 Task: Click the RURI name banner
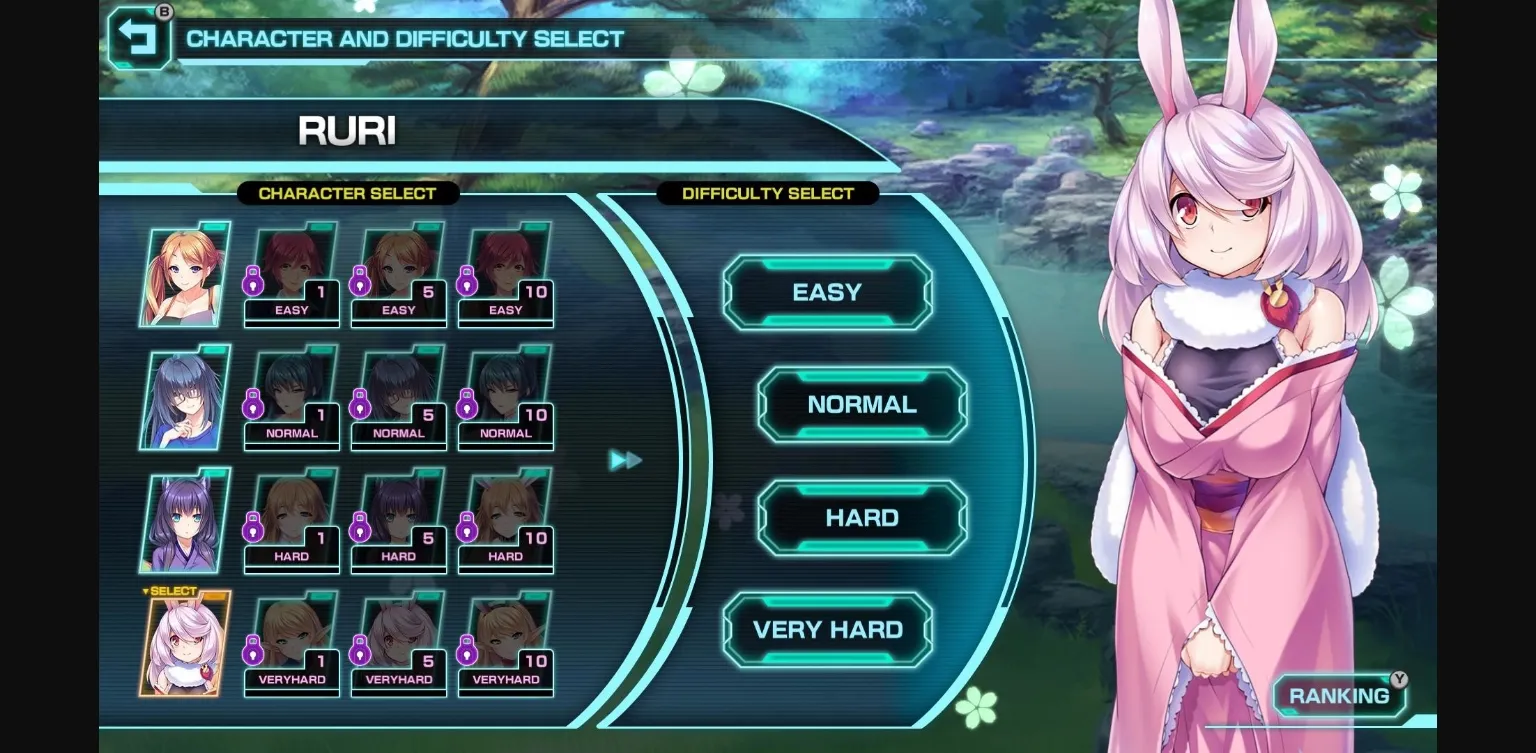(x=346, y=130)
